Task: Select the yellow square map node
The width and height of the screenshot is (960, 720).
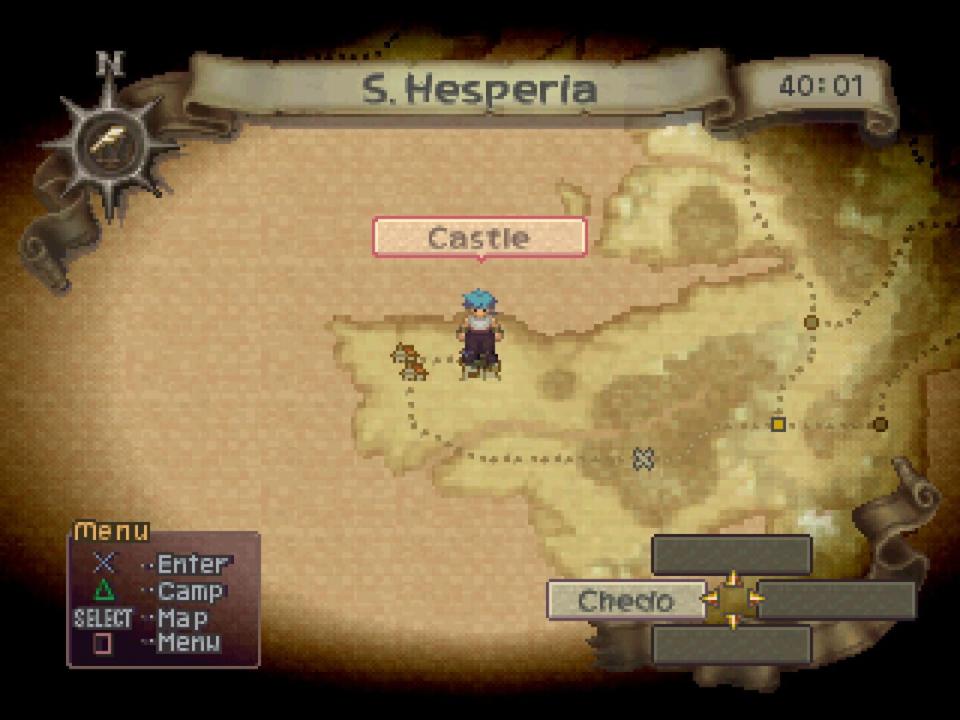Action: pos(778,424)
